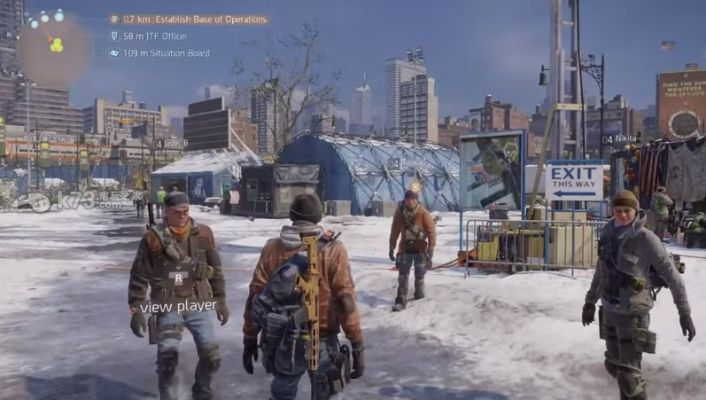The height and width of the screenshot is (400, 706).
Task: Select the Establish Base of Operations objective
Action: pos(188,19)
